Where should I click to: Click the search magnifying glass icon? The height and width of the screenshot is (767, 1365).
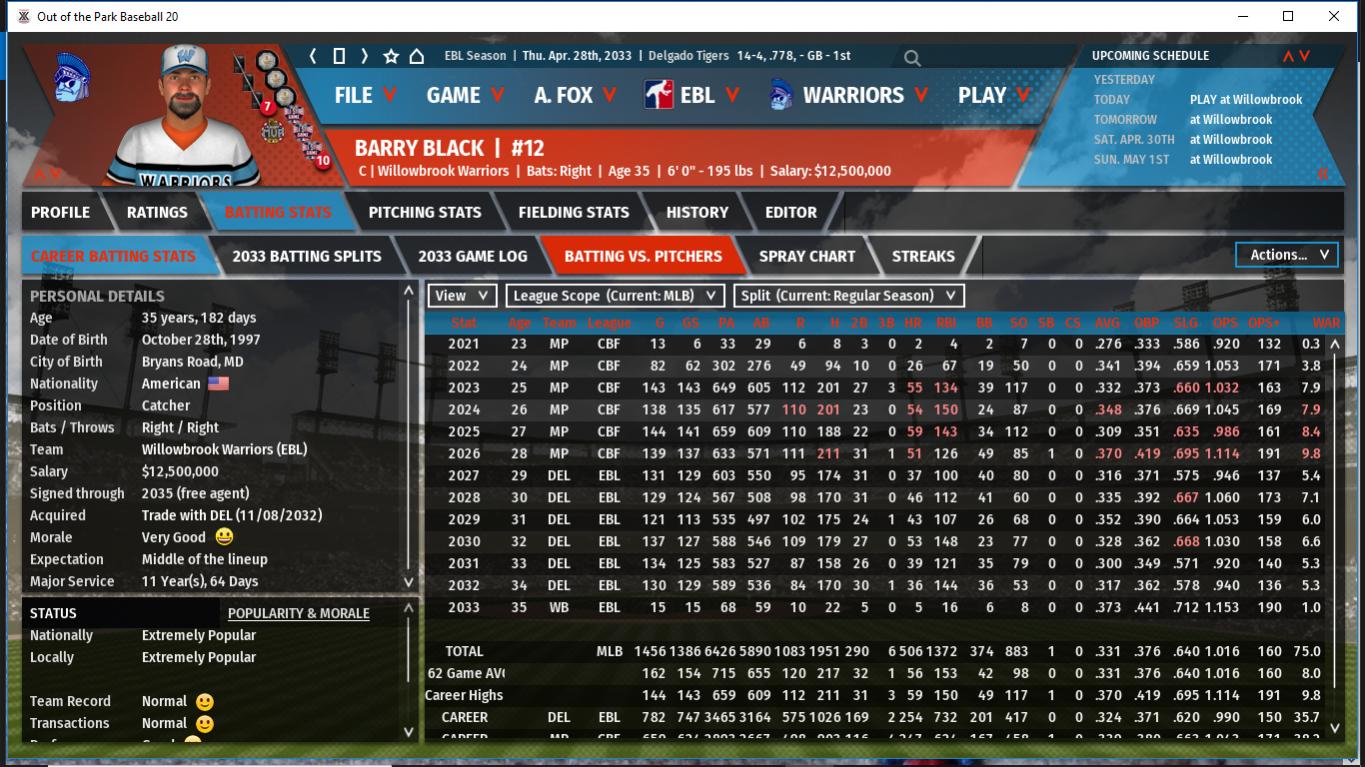[912, 58]
